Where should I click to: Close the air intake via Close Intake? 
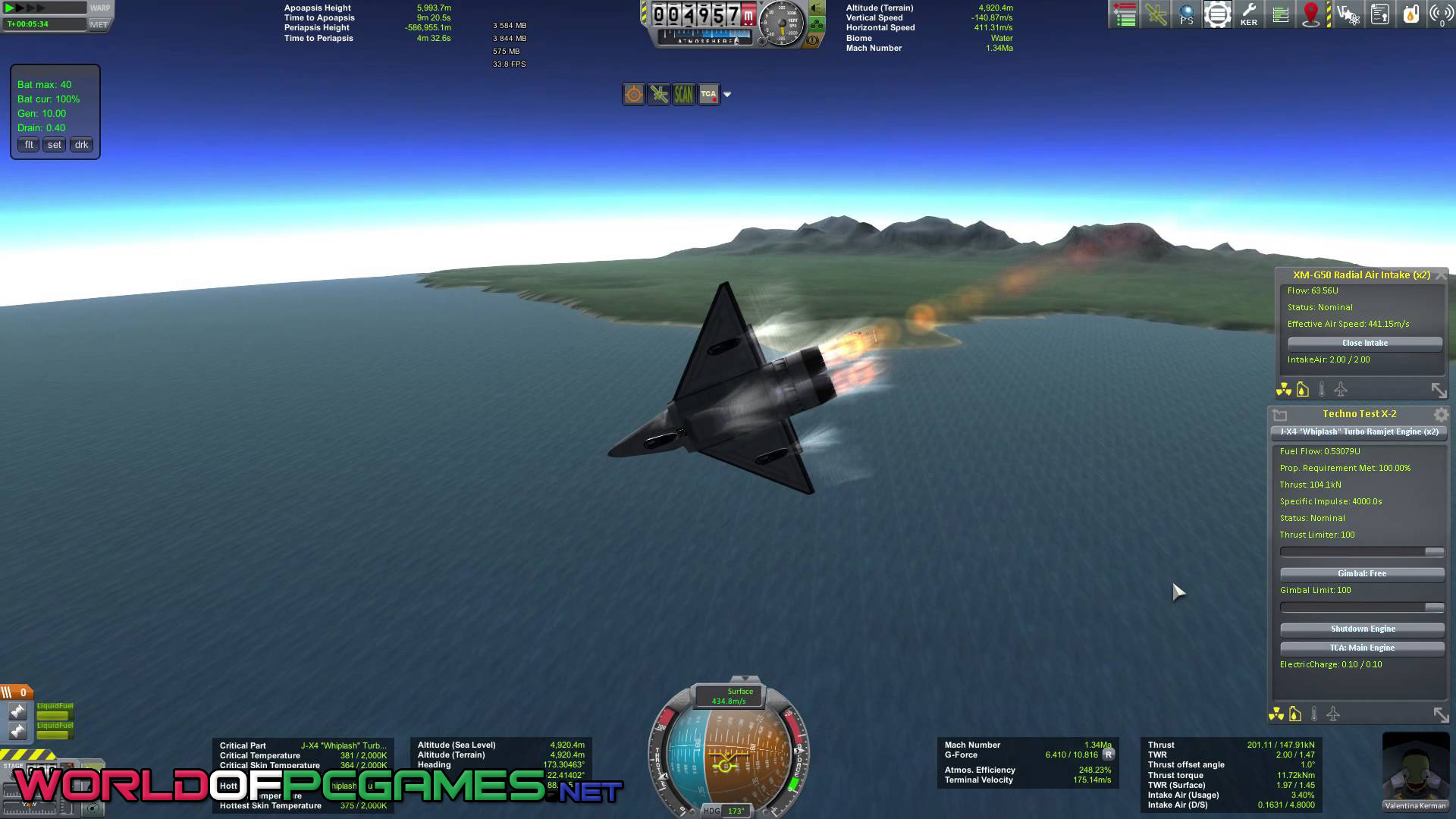pos(1364,343)
